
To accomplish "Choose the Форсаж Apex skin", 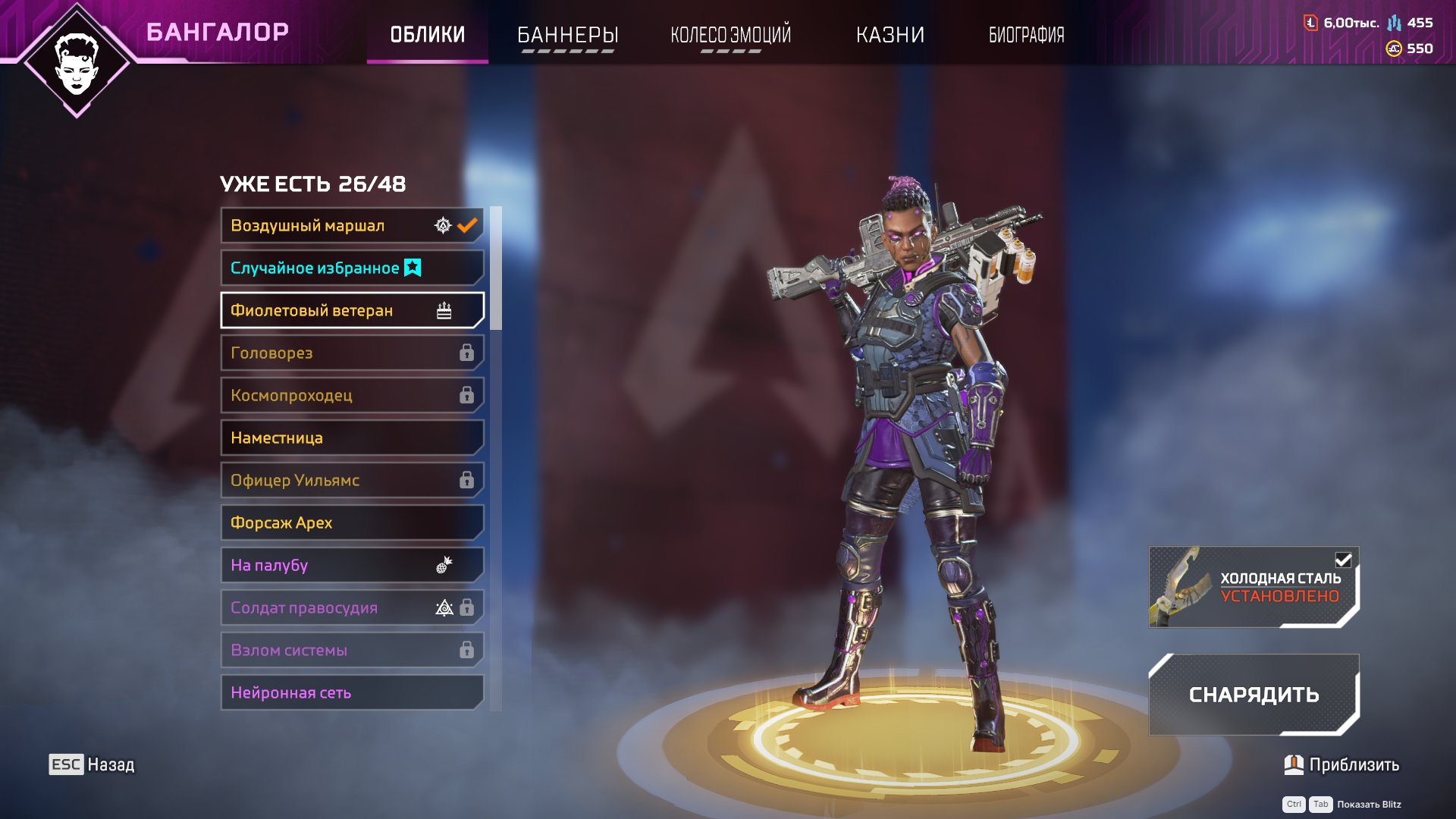I will (x=352, y=522).
